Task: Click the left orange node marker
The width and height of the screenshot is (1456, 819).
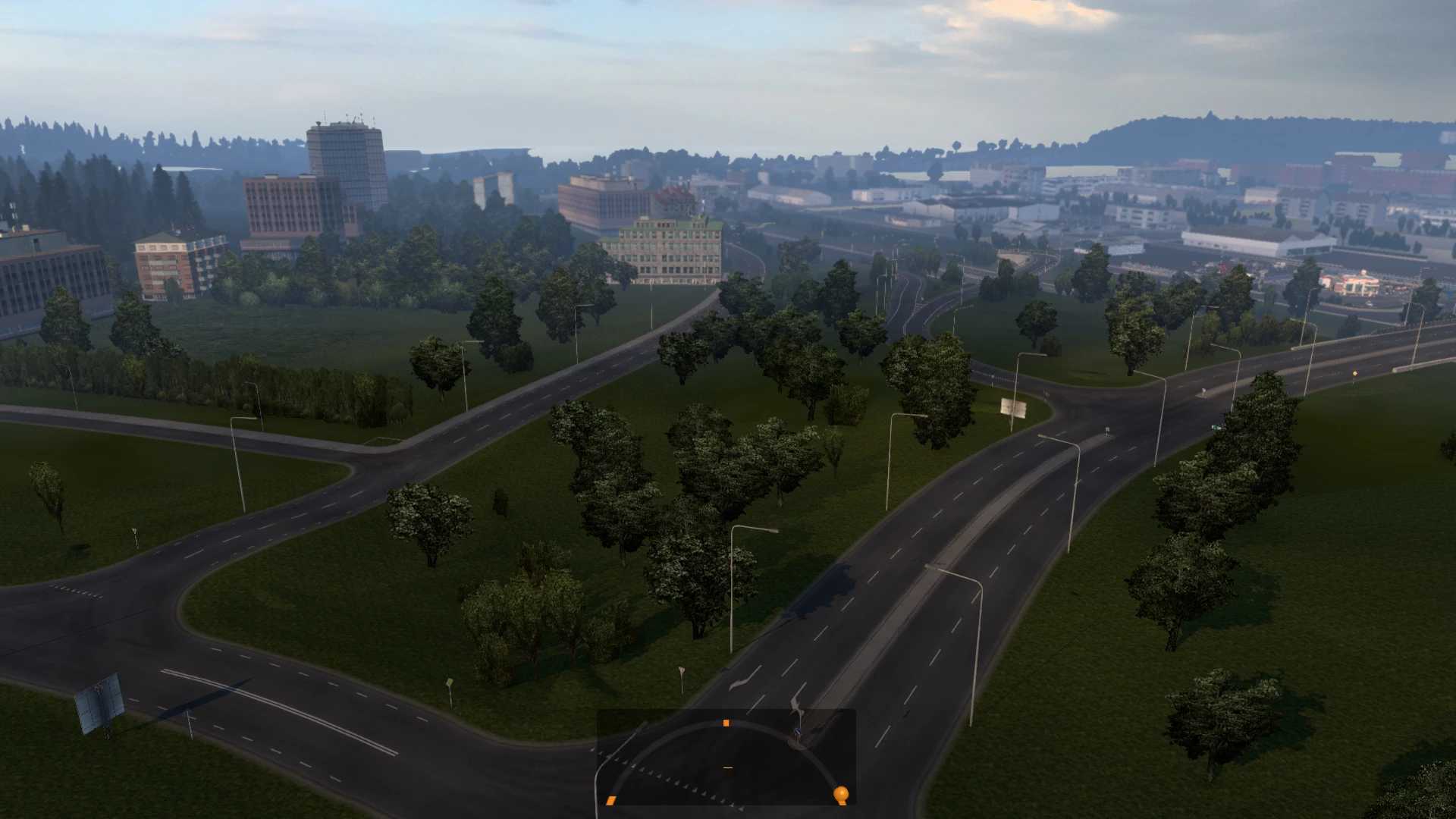Action: (611, 800)
